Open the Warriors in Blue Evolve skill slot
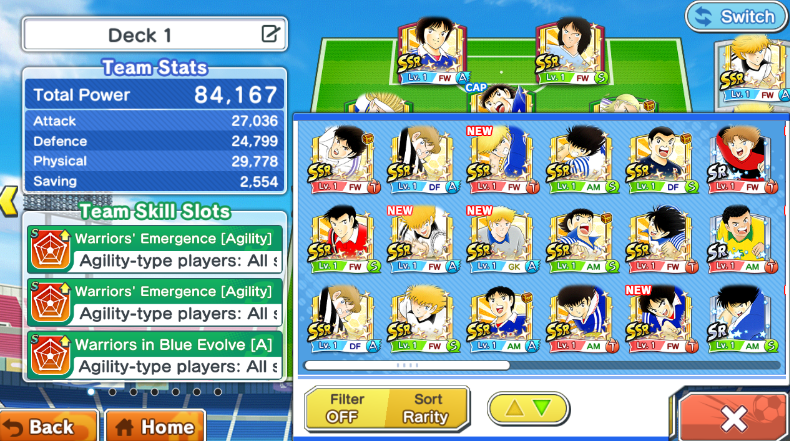This screenshot has width=790, height=441. click(x=156, y=357)
